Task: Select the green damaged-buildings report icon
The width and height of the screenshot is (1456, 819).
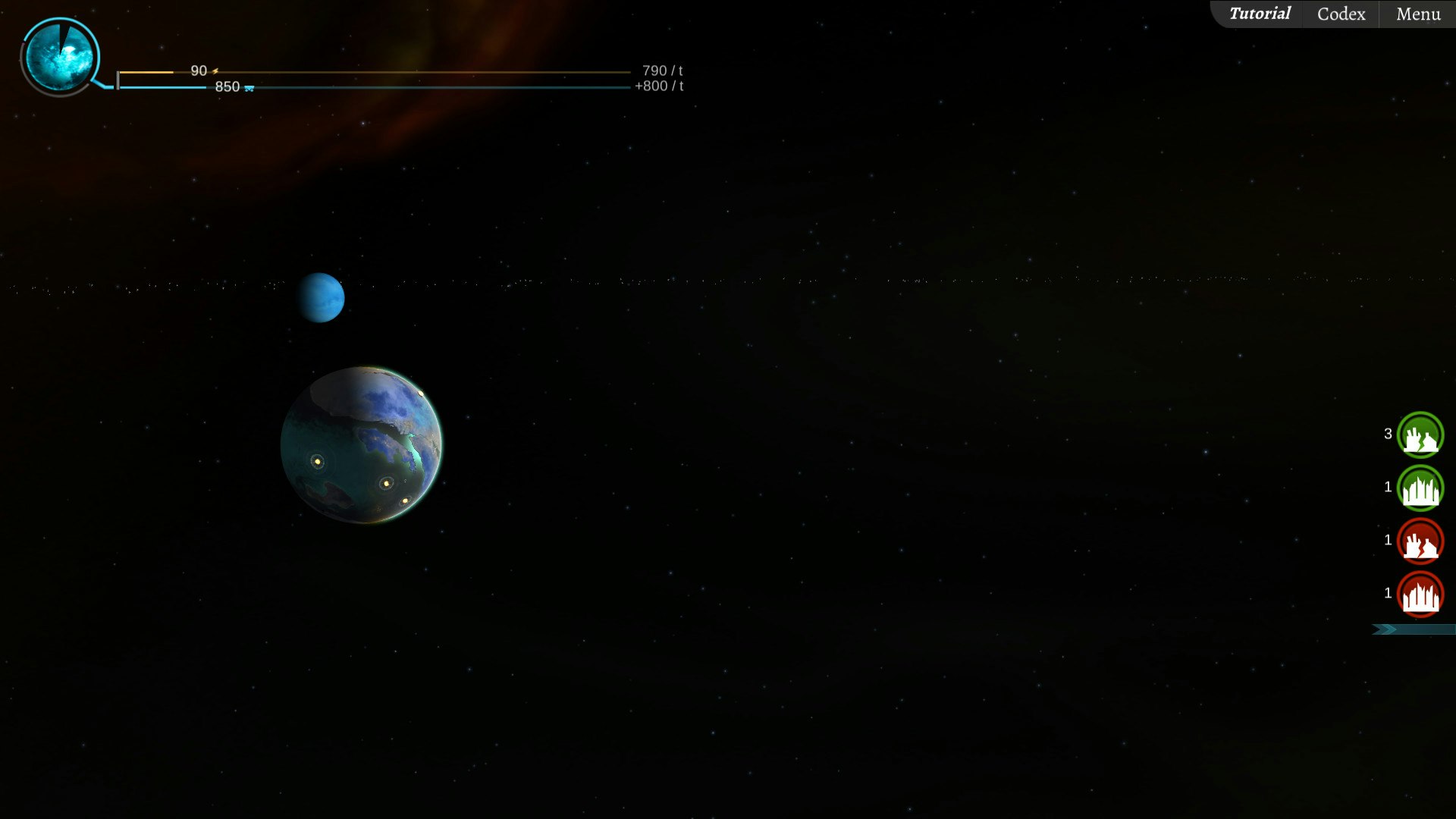Action: (x=1420, y=435)
